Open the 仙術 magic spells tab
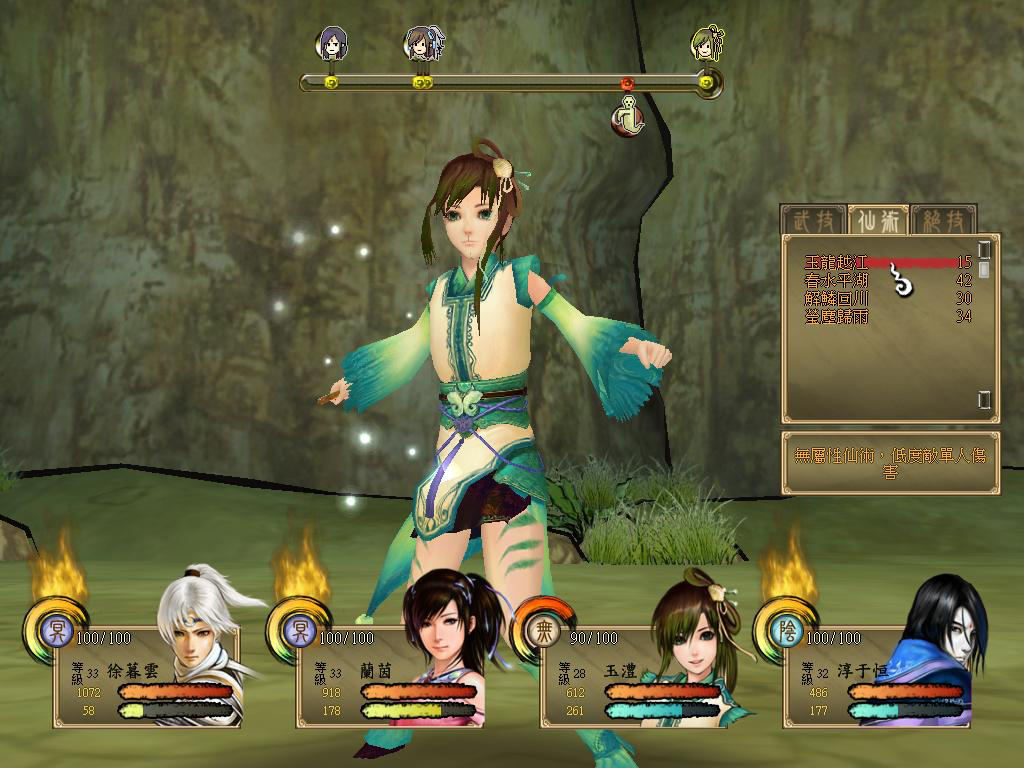The width and height of the screenshot is (1024, 768). coord(876,219)
